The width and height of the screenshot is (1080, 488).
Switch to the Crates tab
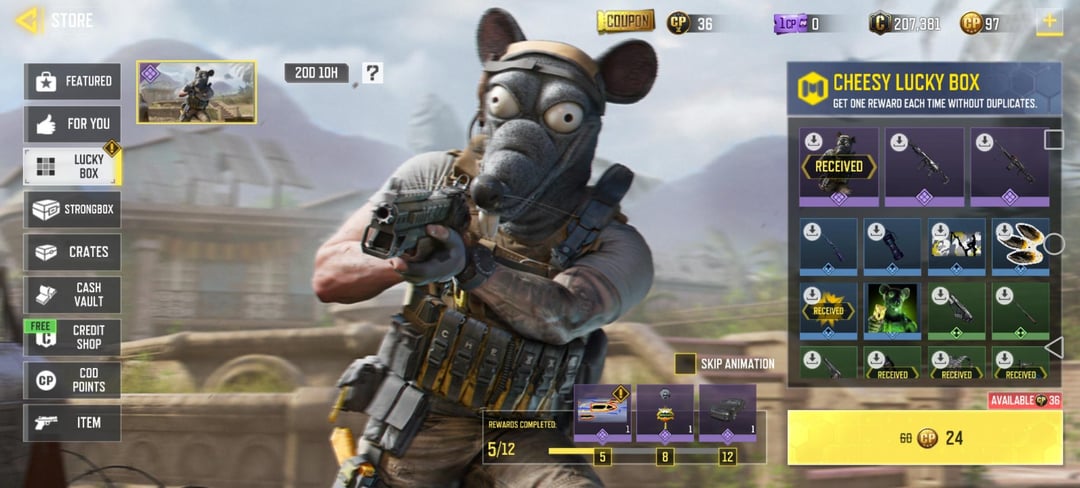point(72,252)
